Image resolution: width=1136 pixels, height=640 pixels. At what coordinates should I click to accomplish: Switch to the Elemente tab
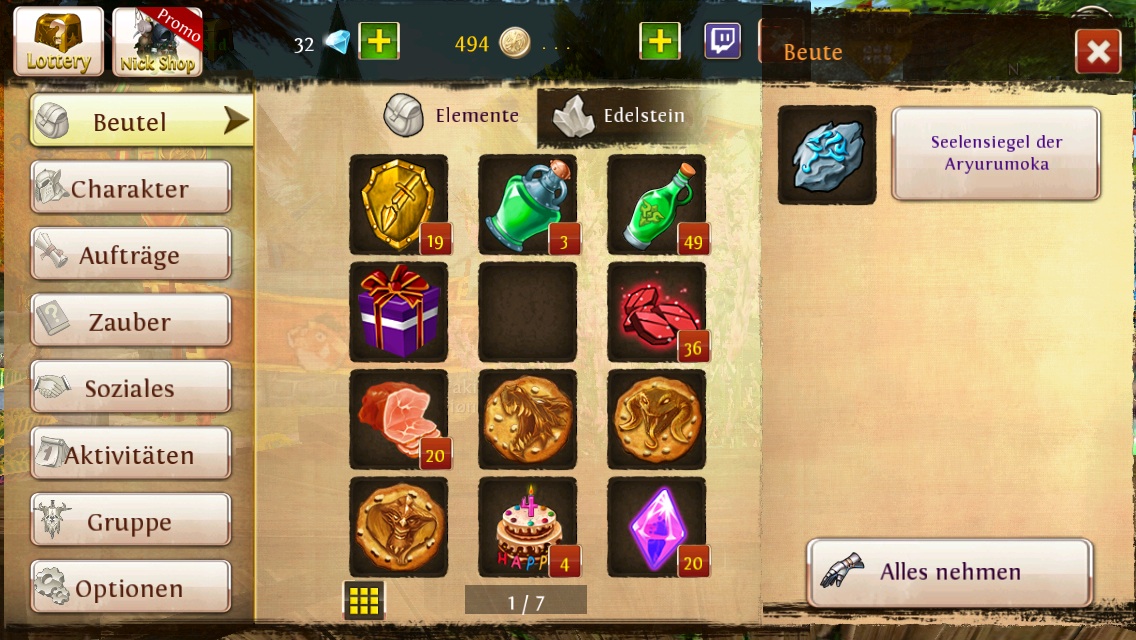pos(452,116)
